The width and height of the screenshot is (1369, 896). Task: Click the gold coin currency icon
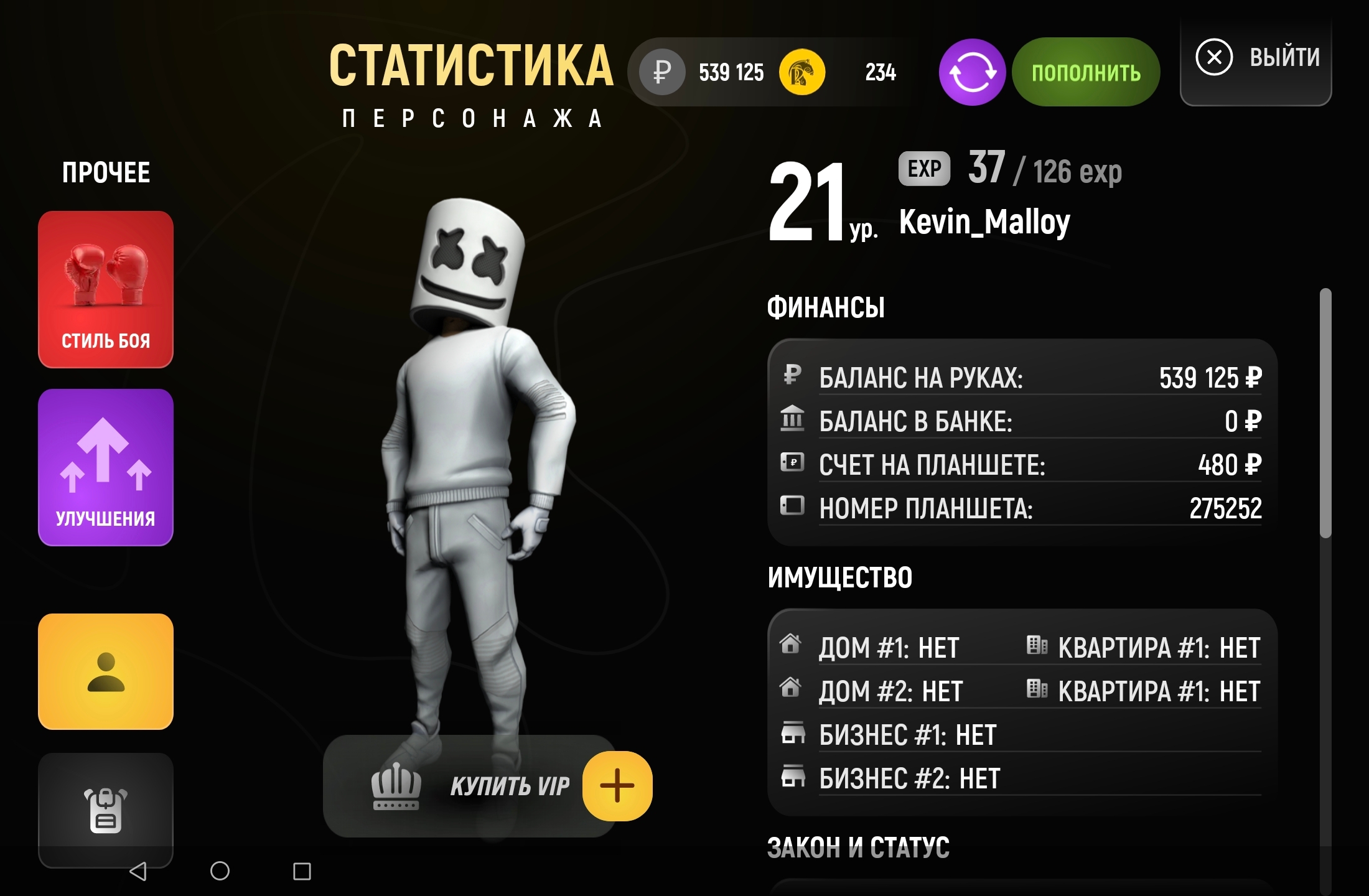pos(803,72)
